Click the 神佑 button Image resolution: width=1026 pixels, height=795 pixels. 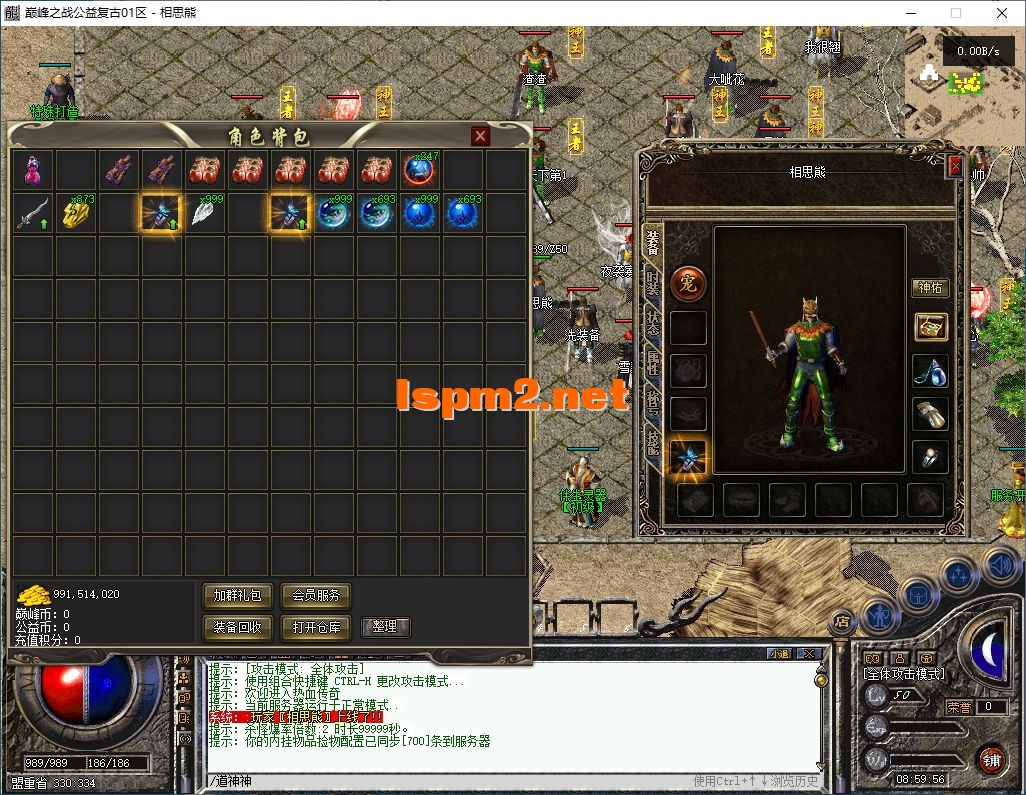click(x=930, y=288)
